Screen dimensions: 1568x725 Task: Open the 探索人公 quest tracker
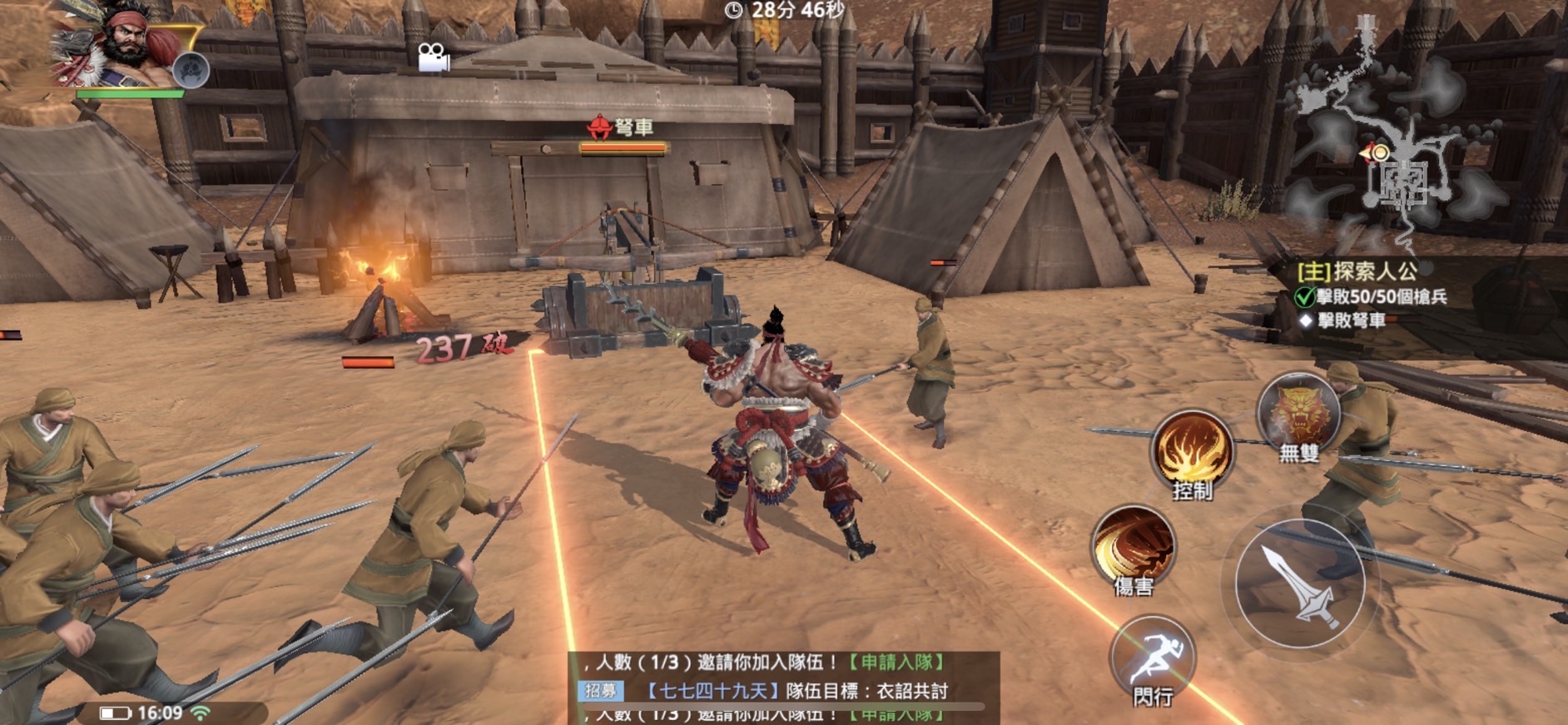pyautogui.click(x=1375, y=271)
